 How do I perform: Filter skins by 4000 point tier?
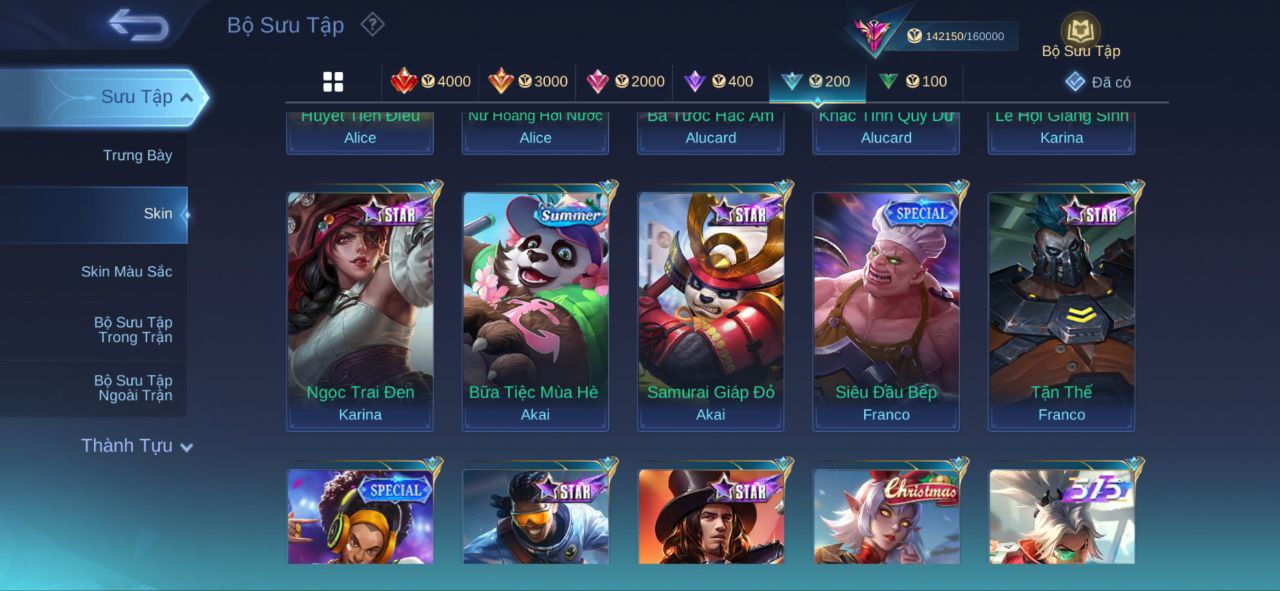(431, 82)
